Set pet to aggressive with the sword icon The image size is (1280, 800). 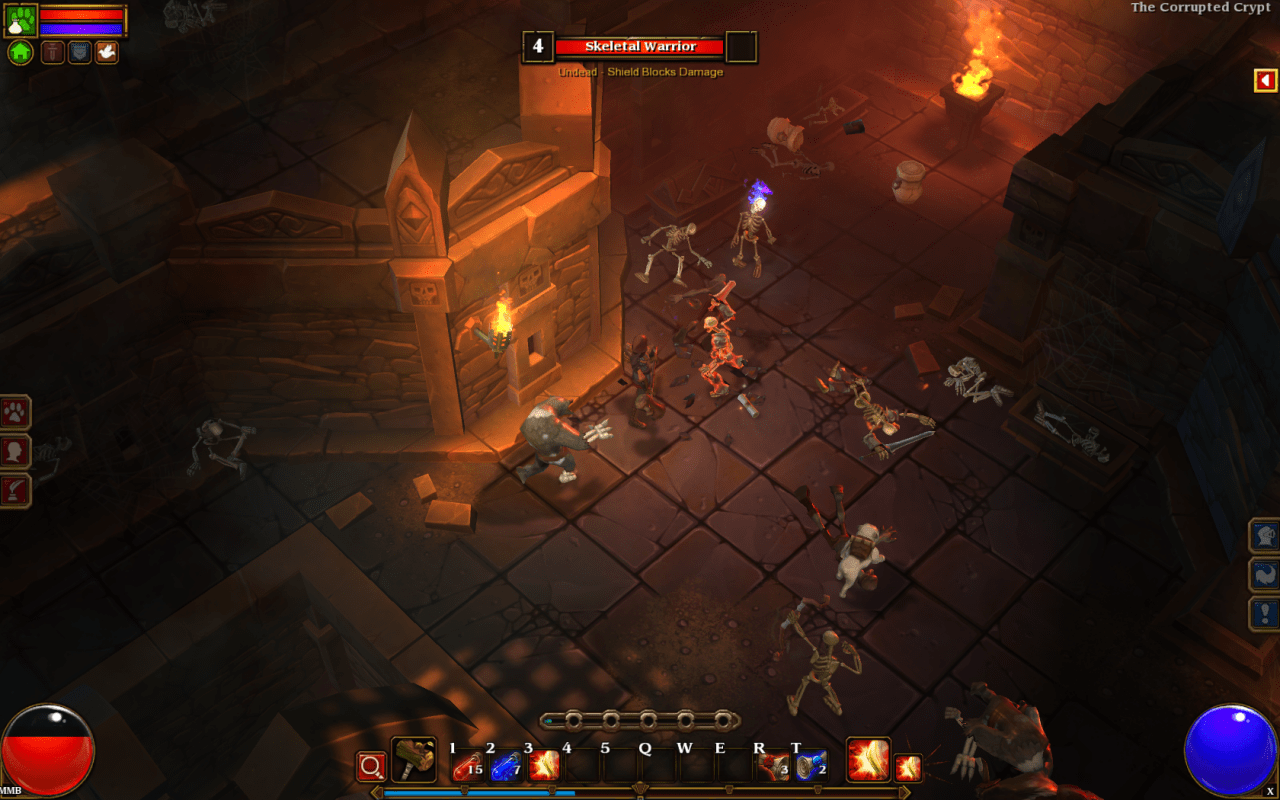(53, 52)
